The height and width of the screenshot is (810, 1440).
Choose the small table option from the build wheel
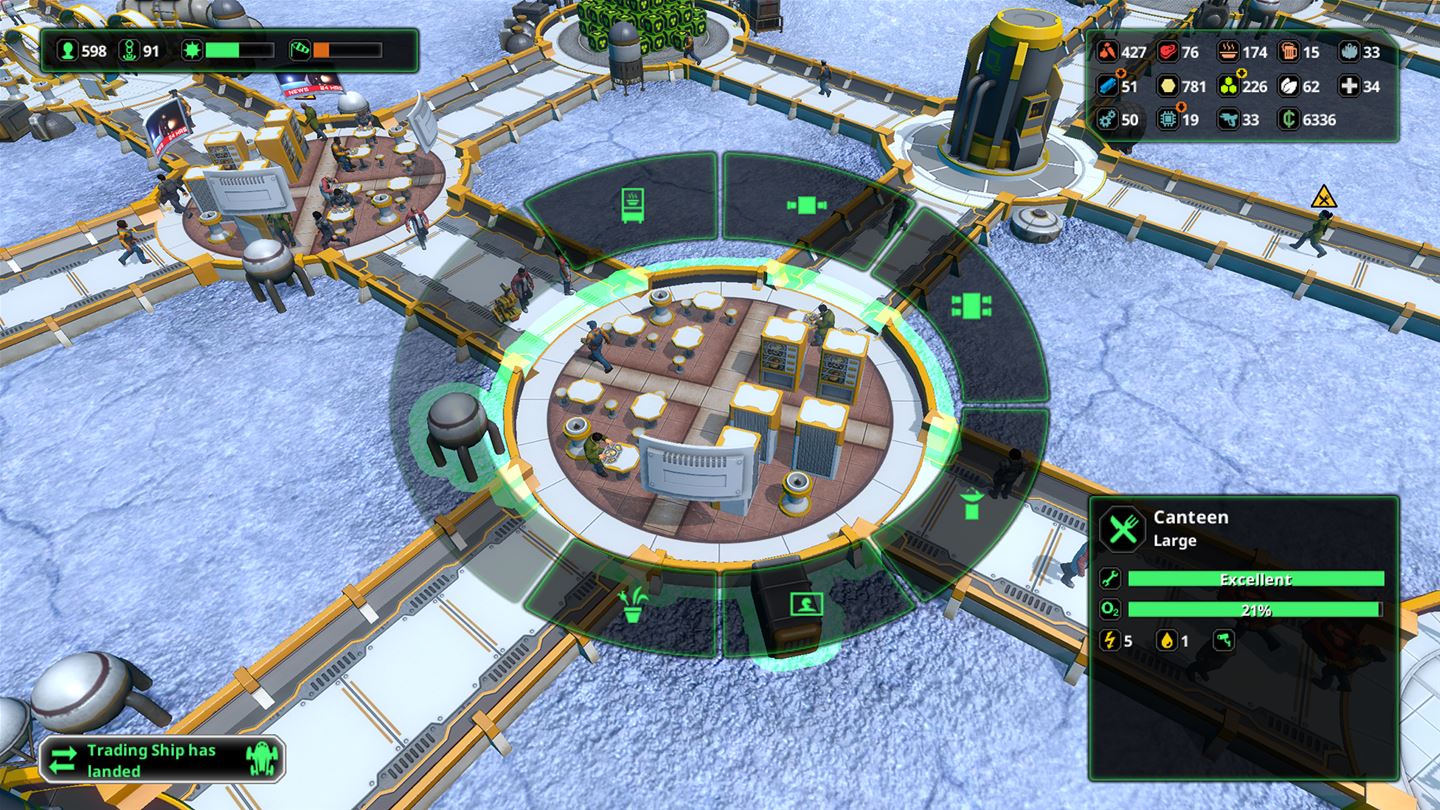(805, 206)
